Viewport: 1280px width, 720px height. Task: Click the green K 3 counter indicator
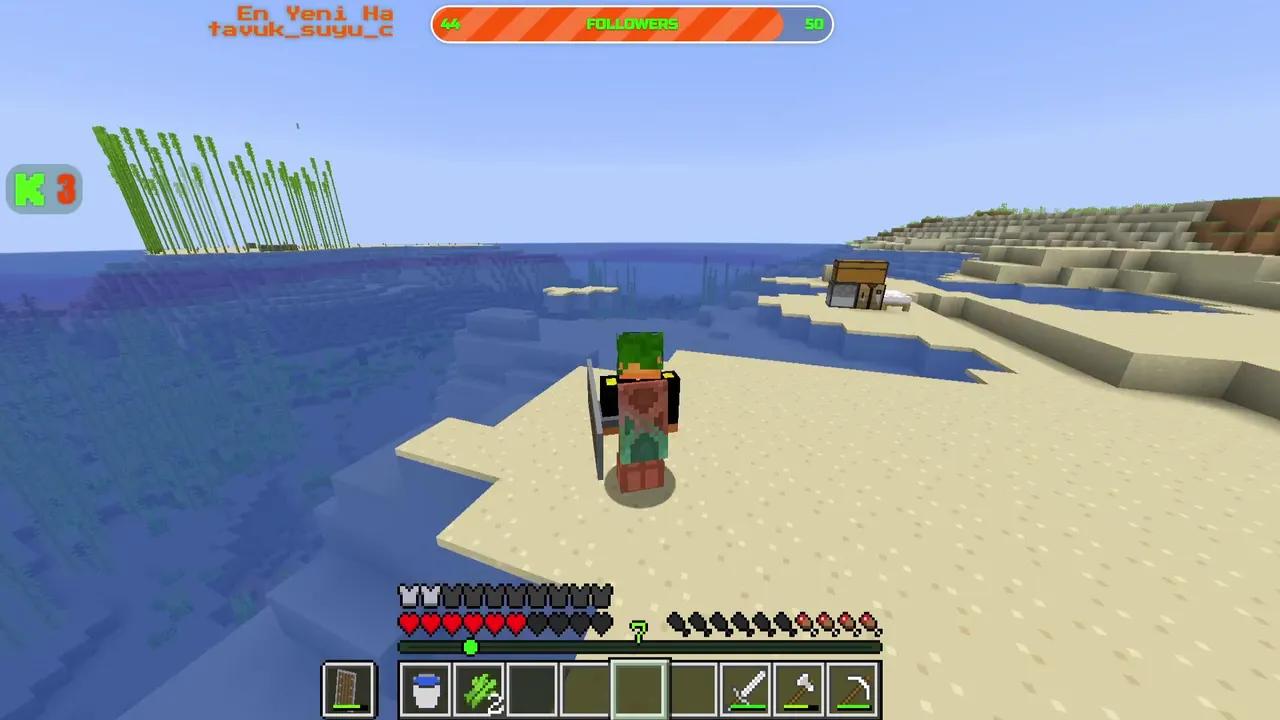coord(43,189)
